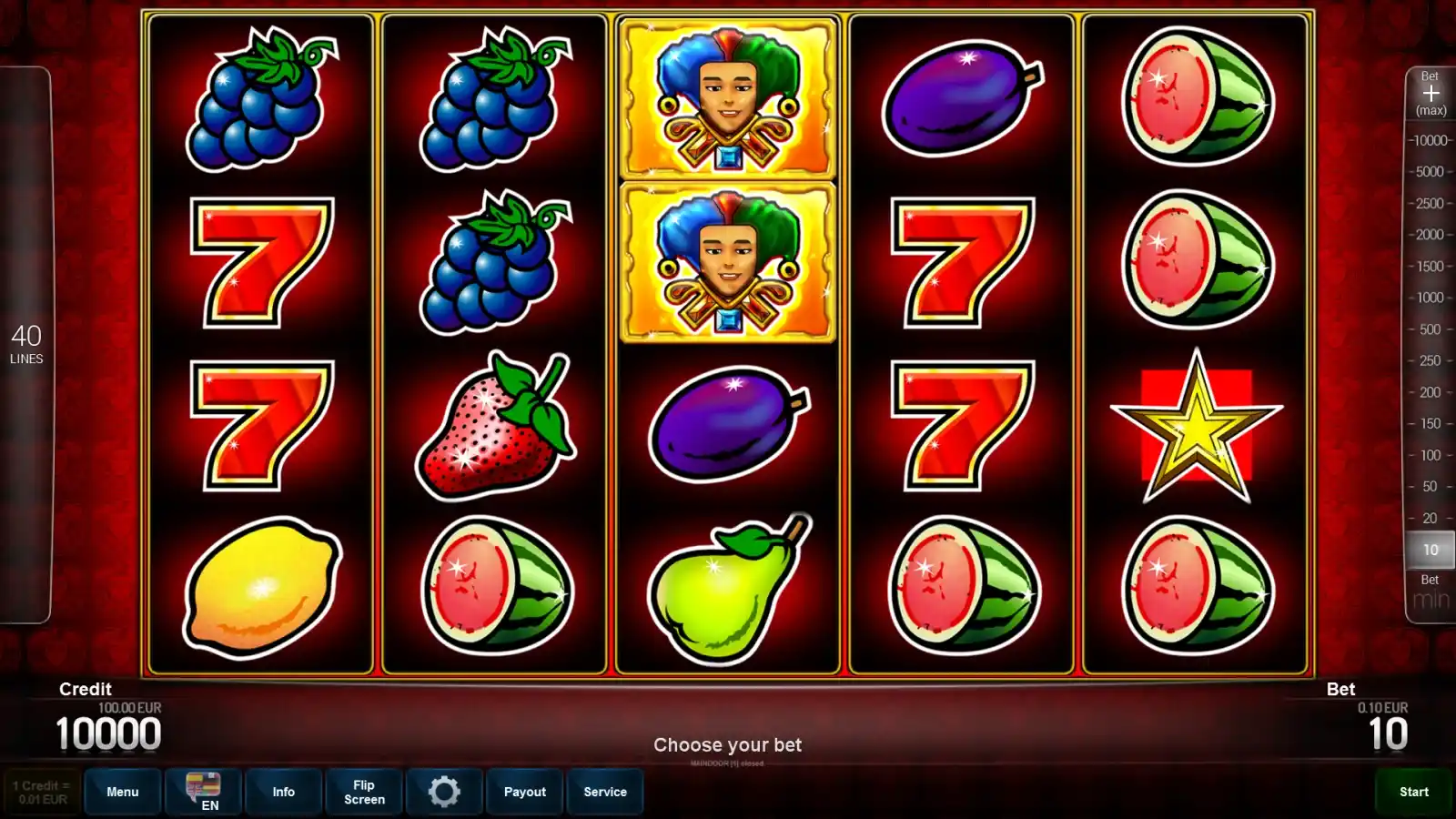
Task: Open the 40 Lines panel
Action: pos(26,344)
